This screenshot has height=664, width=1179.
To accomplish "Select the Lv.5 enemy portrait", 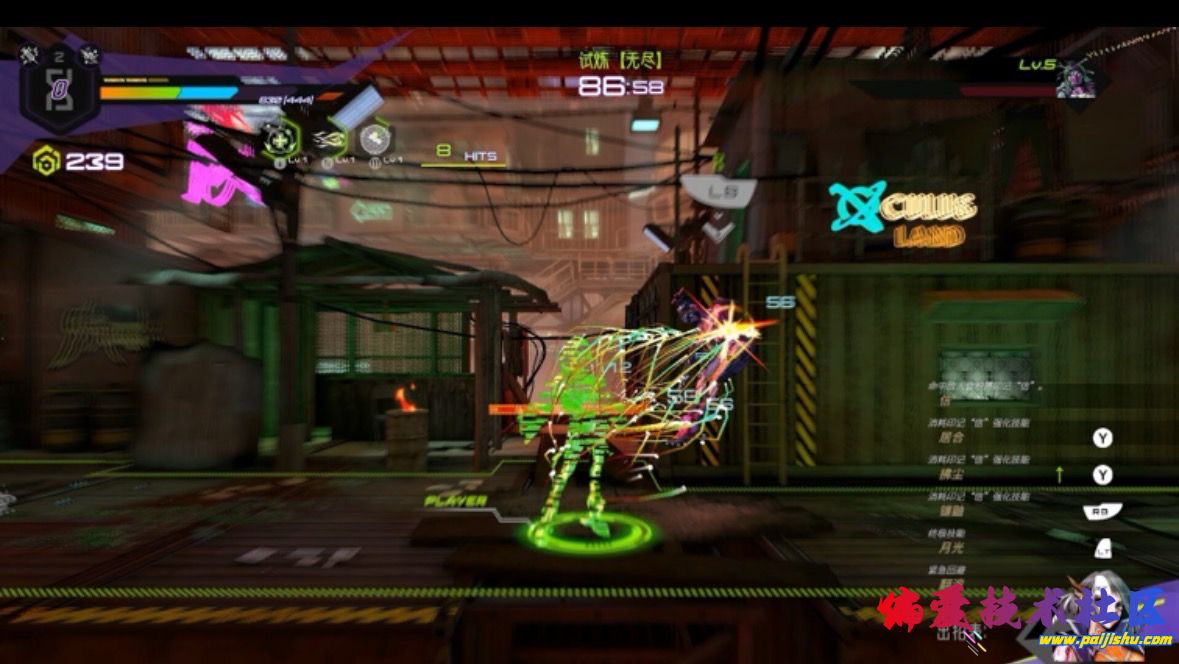I will (1077, 79).
